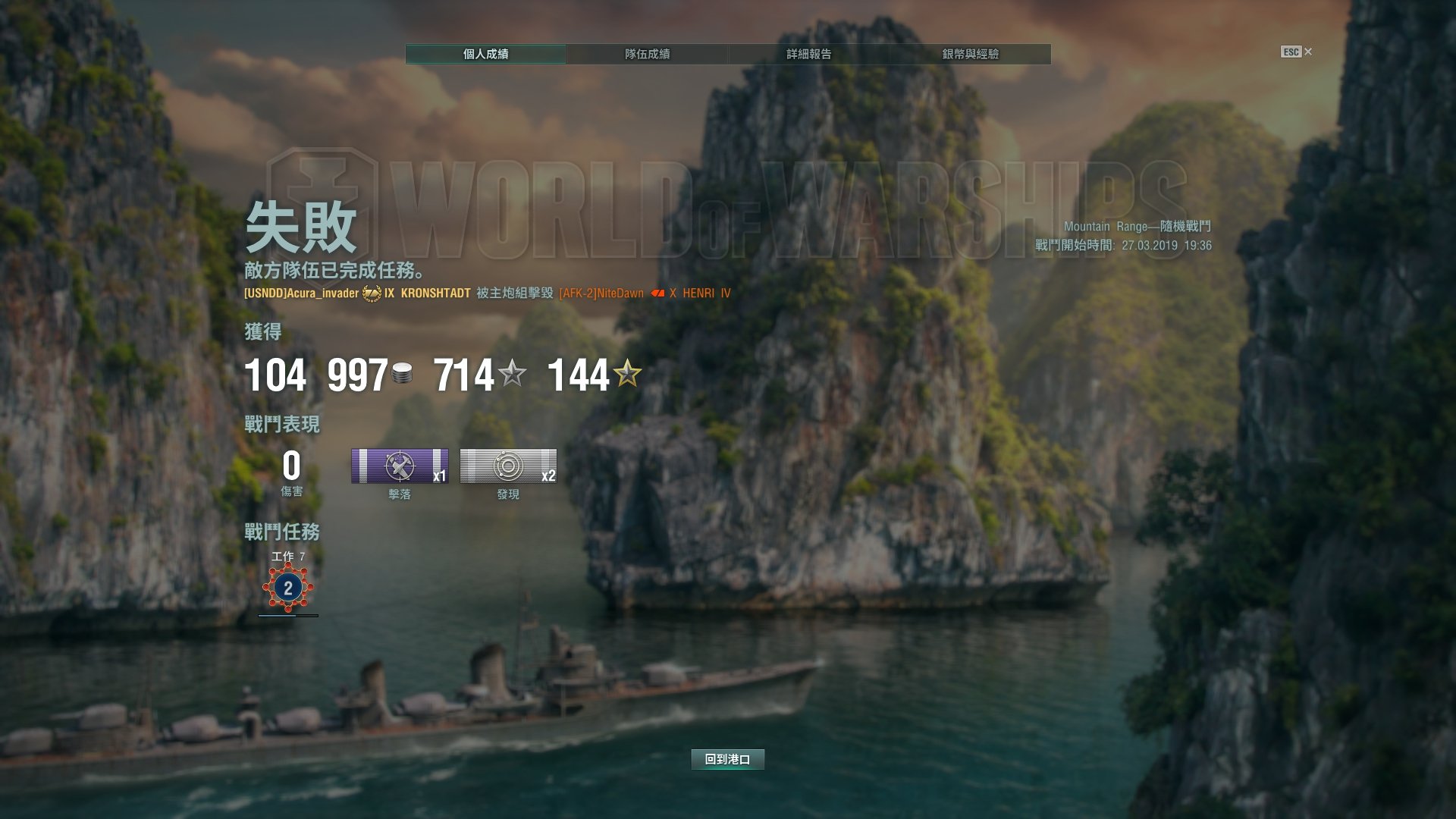
Task: Open the 工作 7 combat mission badge
Action: pyautogui.click(x=287, y=588)
